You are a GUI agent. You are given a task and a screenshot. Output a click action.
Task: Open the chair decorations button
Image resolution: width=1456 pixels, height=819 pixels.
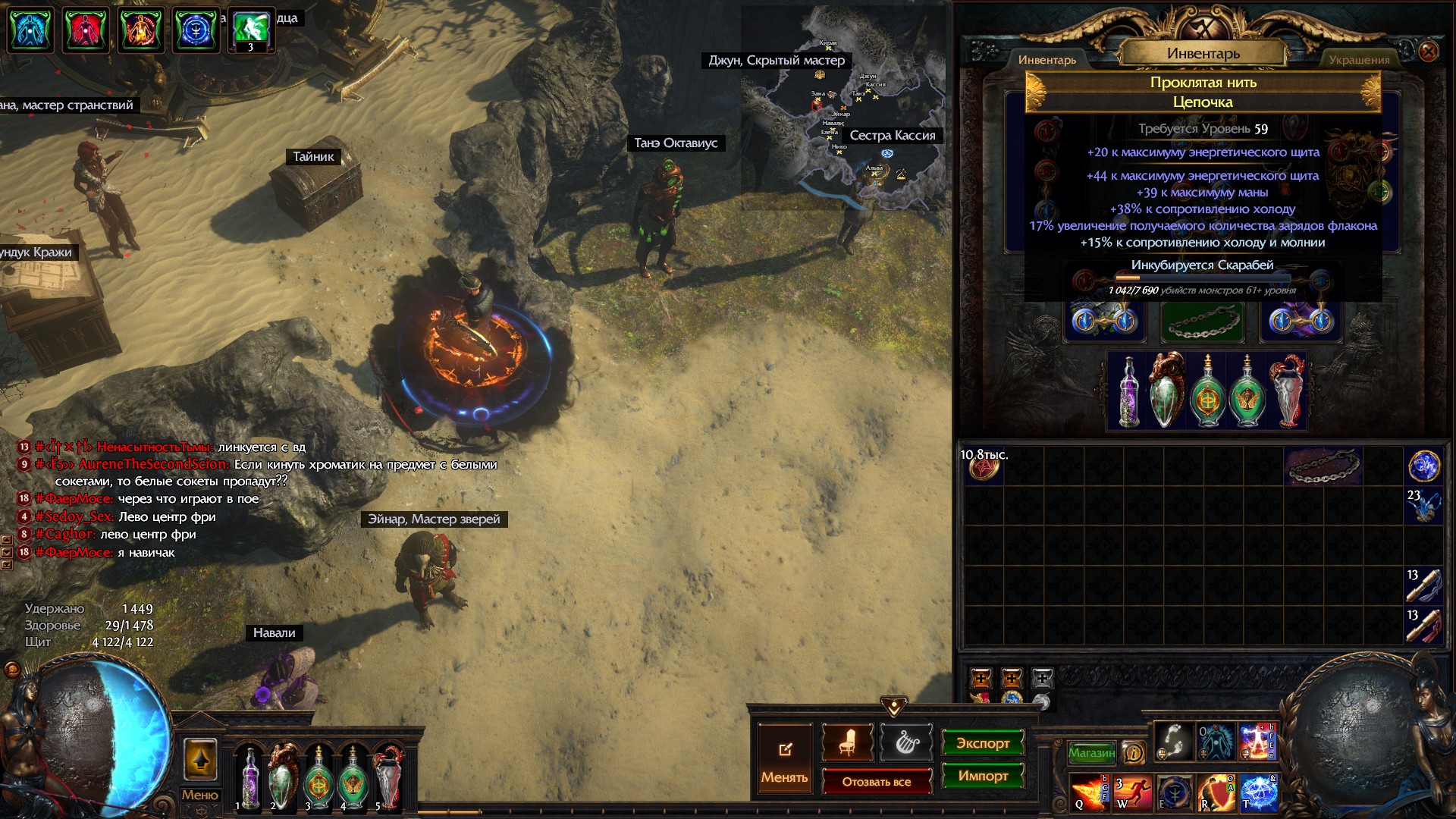847,743
